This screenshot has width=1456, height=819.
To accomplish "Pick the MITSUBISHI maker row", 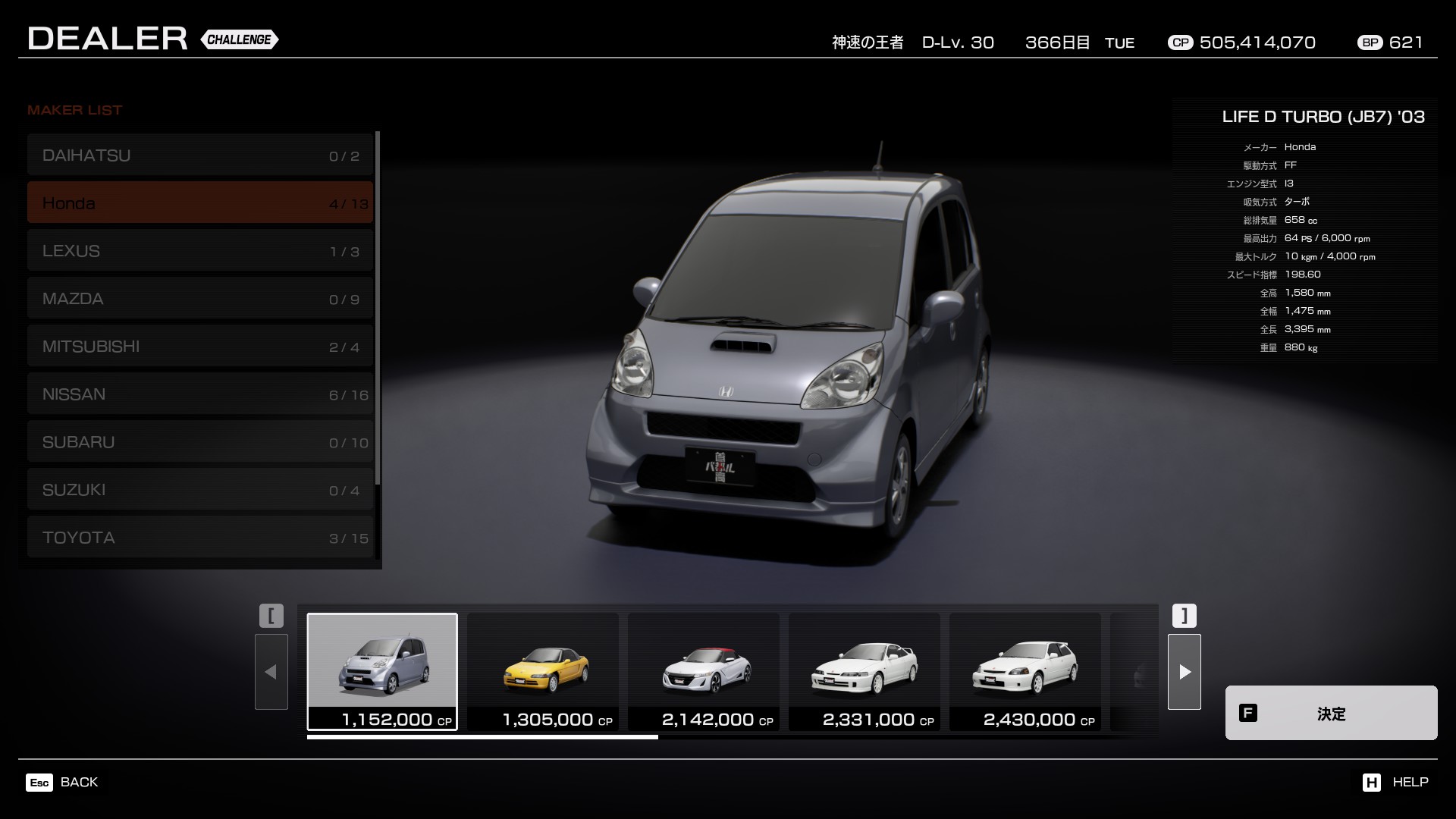I will [x=200, y=347].
